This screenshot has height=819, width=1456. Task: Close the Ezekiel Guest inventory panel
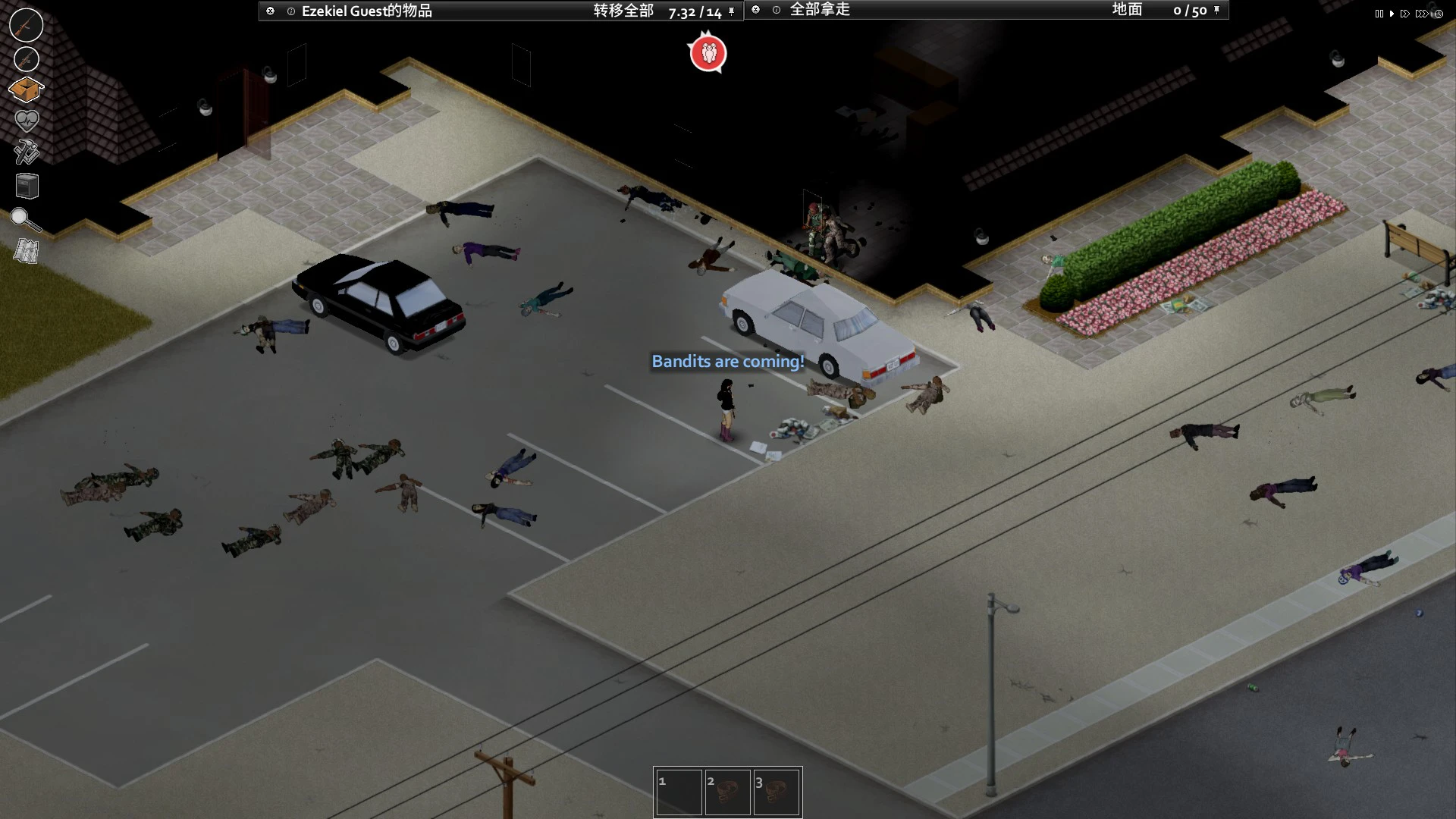(271, 11)
